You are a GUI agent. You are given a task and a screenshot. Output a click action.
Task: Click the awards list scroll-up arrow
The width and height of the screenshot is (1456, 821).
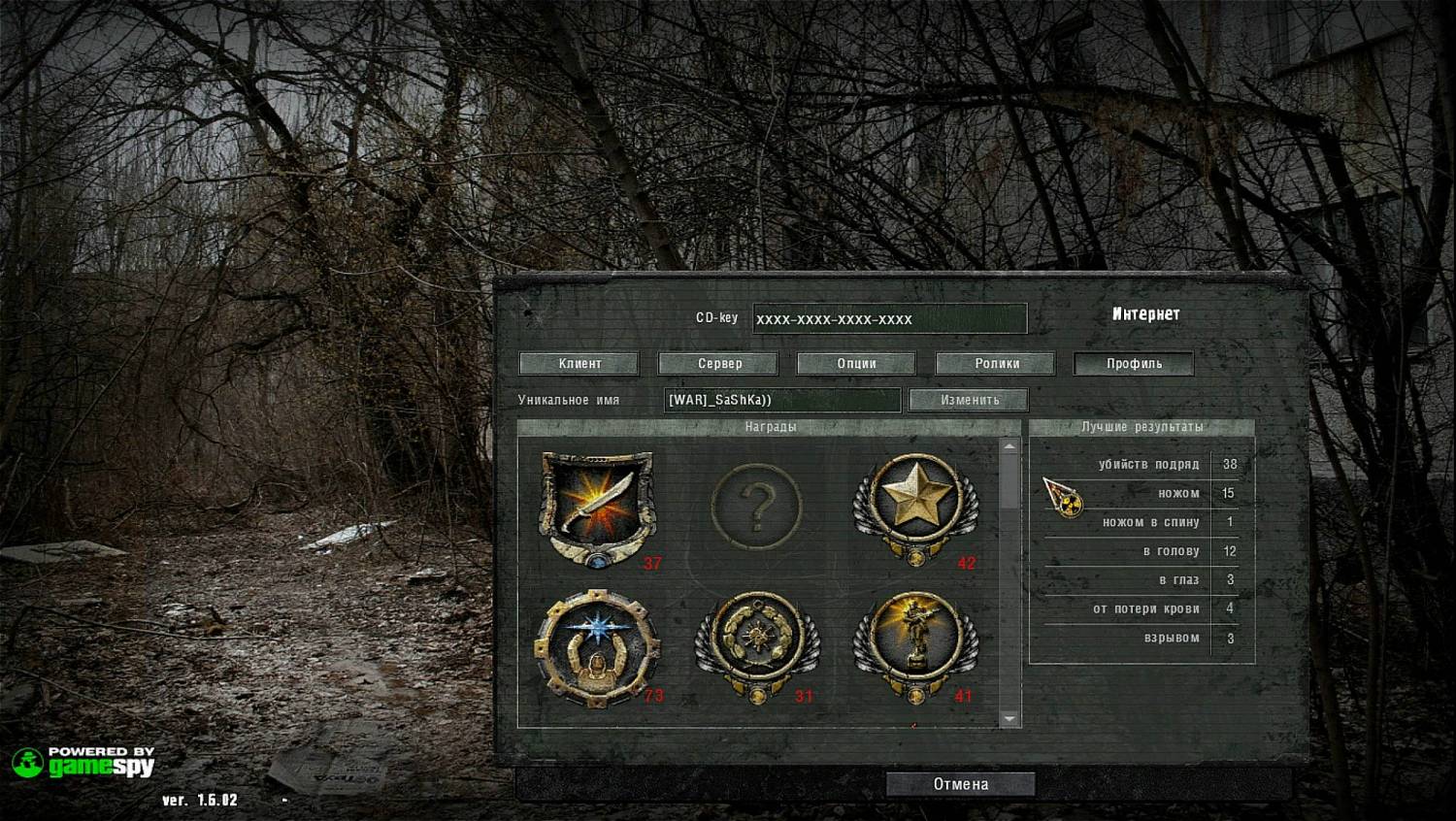click(1009, 446)
